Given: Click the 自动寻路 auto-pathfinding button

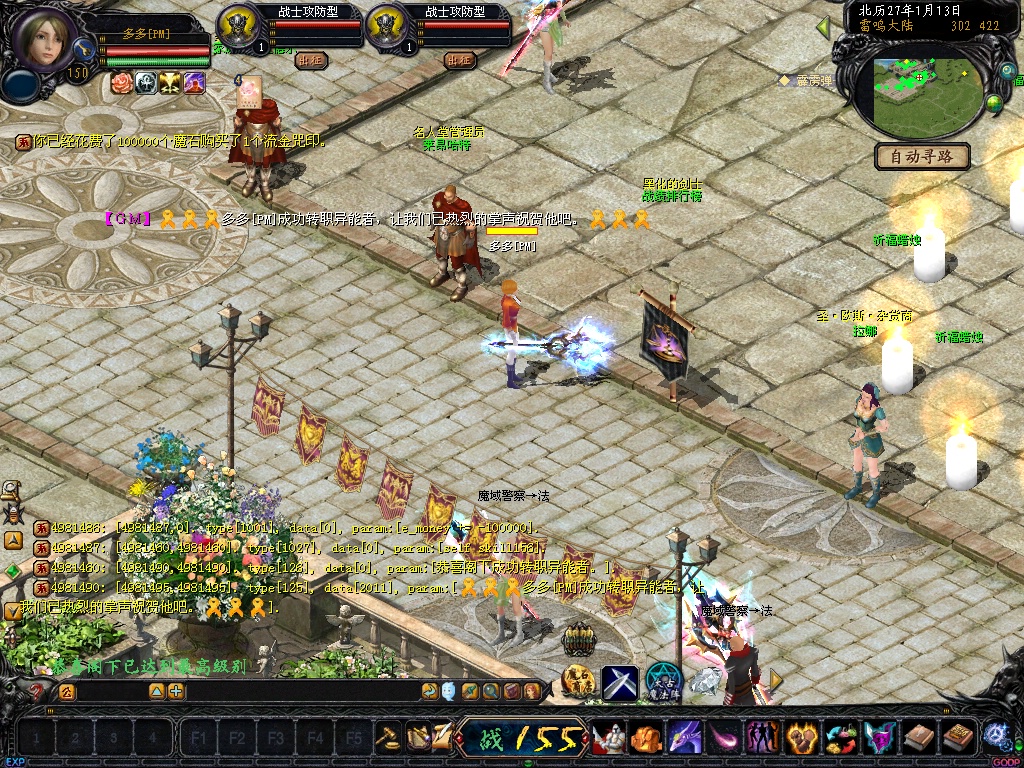Looking at the screenshot, I should [922, 156].
